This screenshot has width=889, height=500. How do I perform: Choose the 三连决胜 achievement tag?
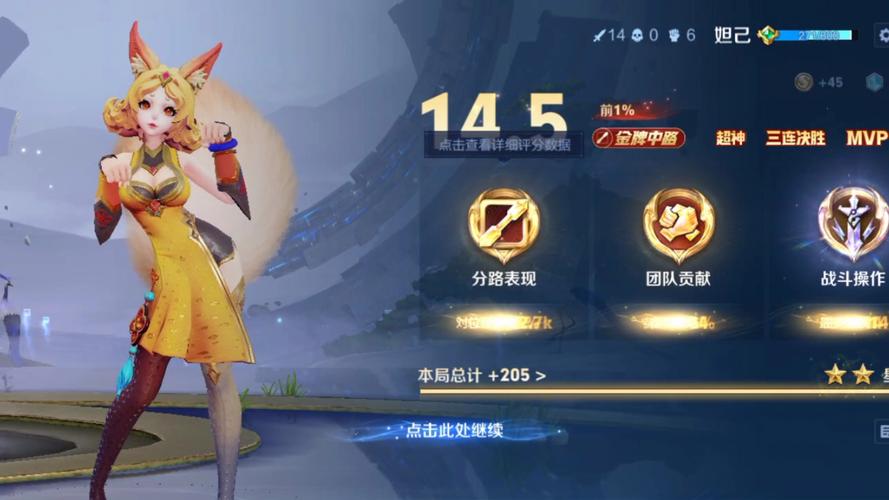795,138
